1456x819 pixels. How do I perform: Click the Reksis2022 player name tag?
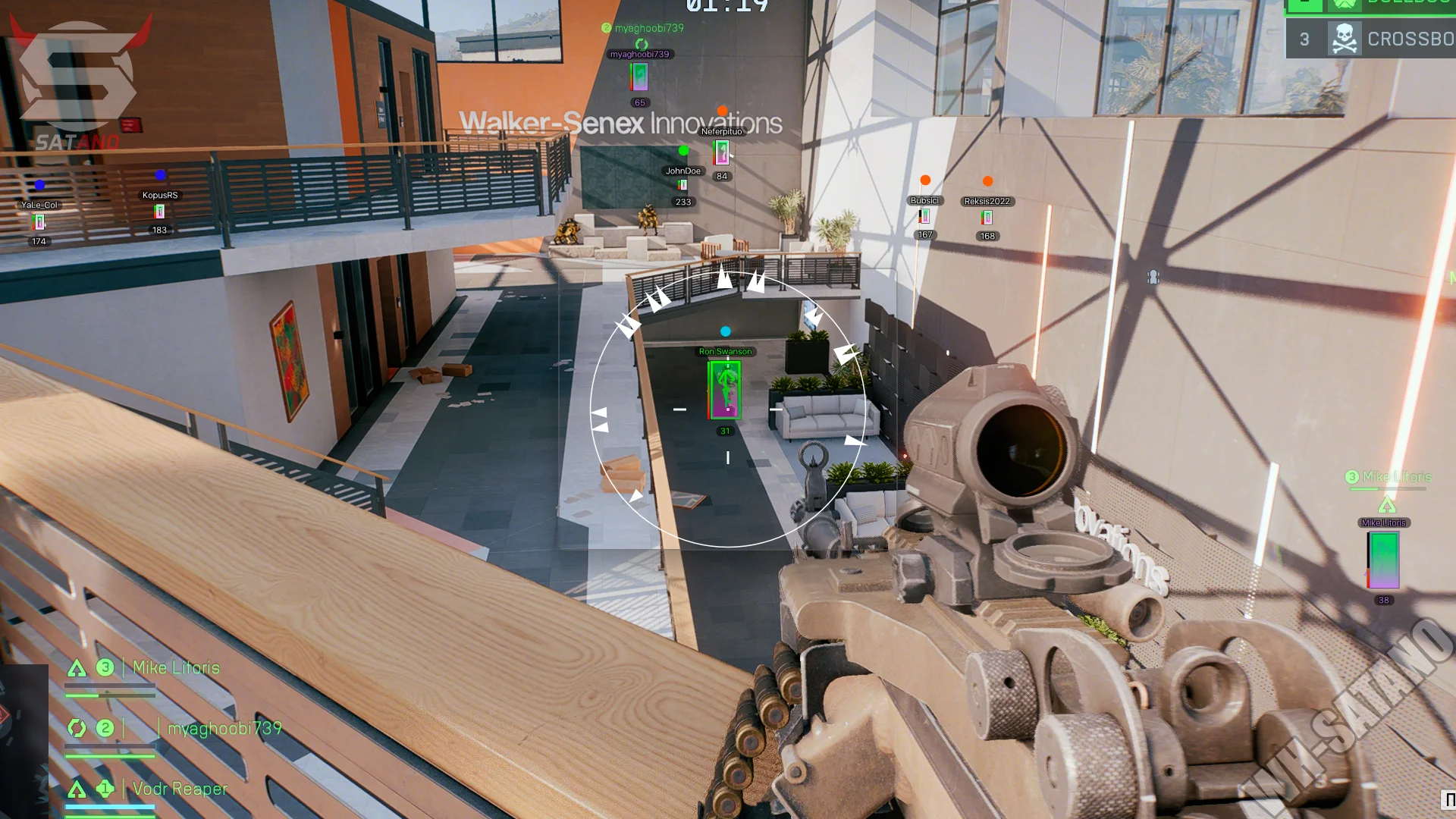tap(987, 202)
